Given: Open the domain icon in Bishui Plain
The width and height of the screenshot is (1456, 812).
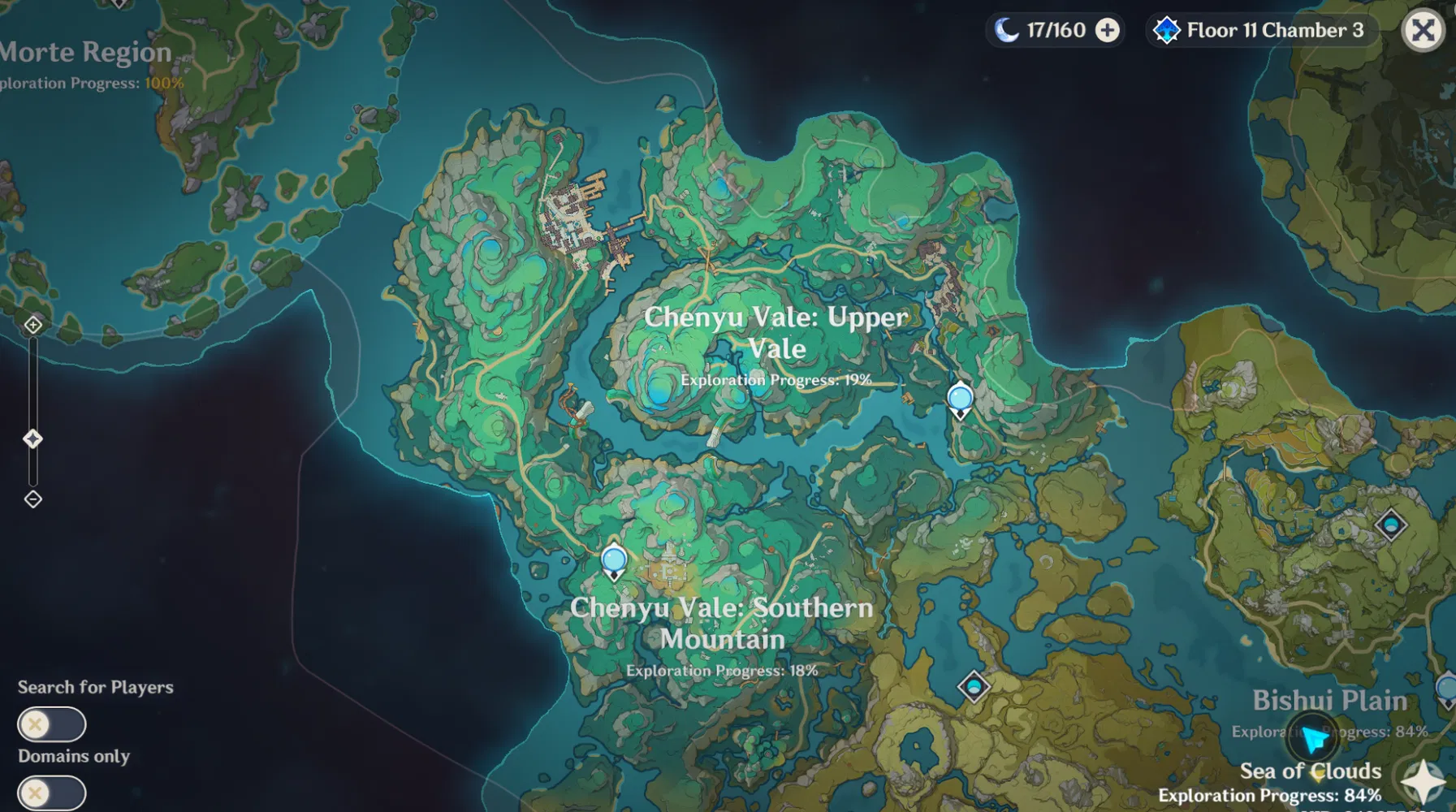Looking at the screenshot, I should [x=973, y=687].
